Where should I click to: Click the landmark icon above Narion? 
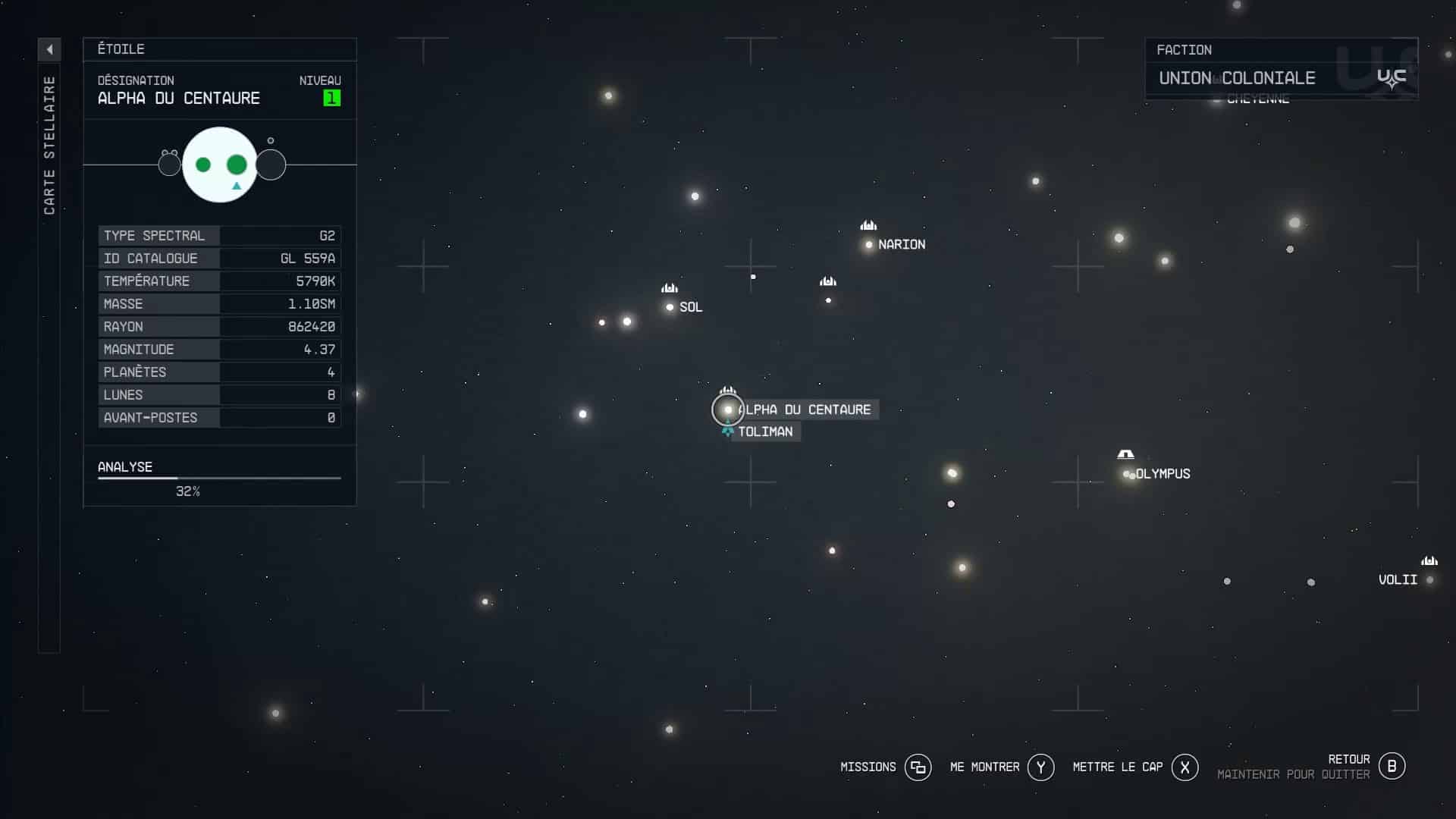[868, 225]
